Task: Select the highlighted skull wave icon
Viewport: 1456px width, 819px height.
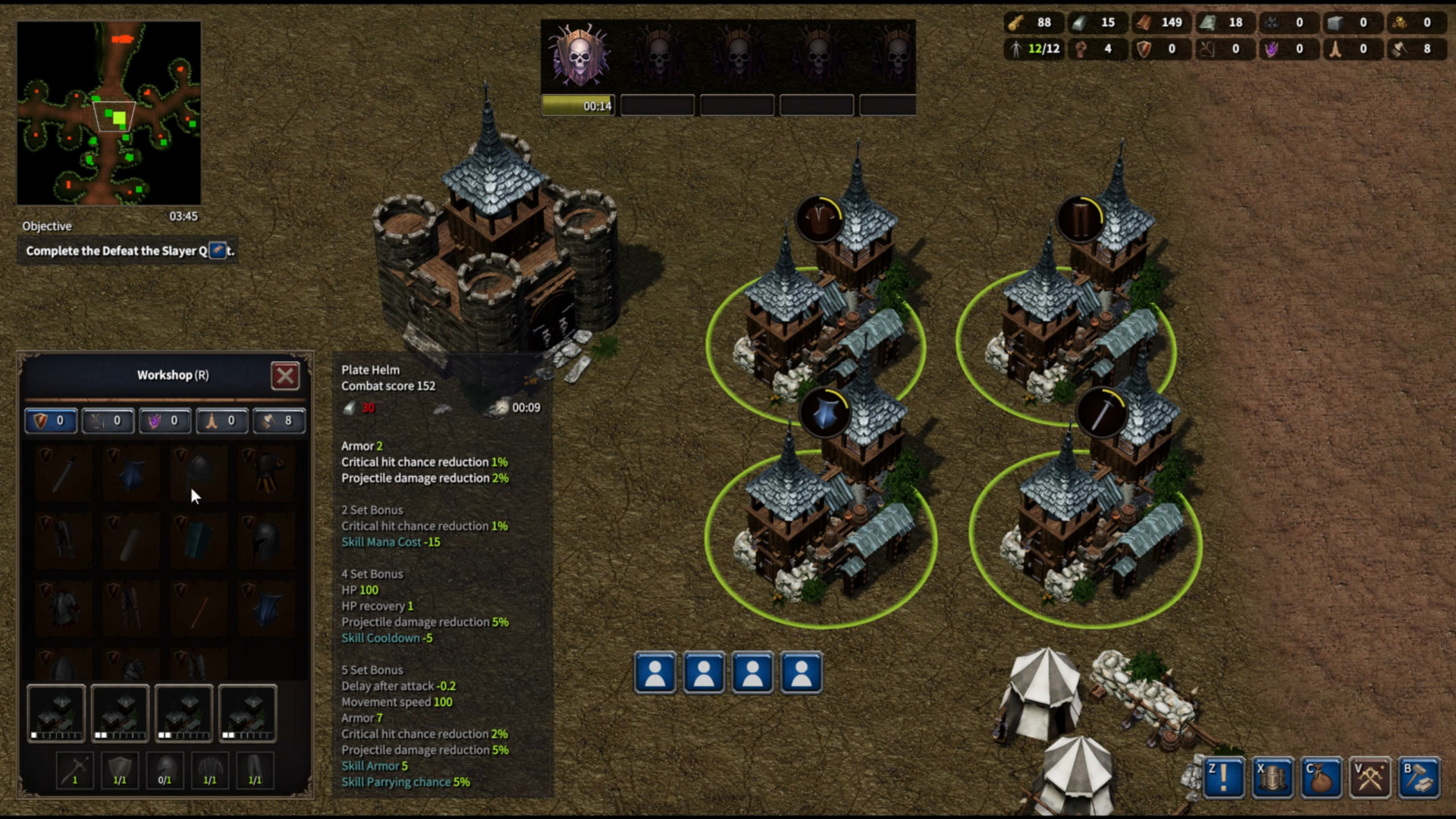Action: coord(579,56)
